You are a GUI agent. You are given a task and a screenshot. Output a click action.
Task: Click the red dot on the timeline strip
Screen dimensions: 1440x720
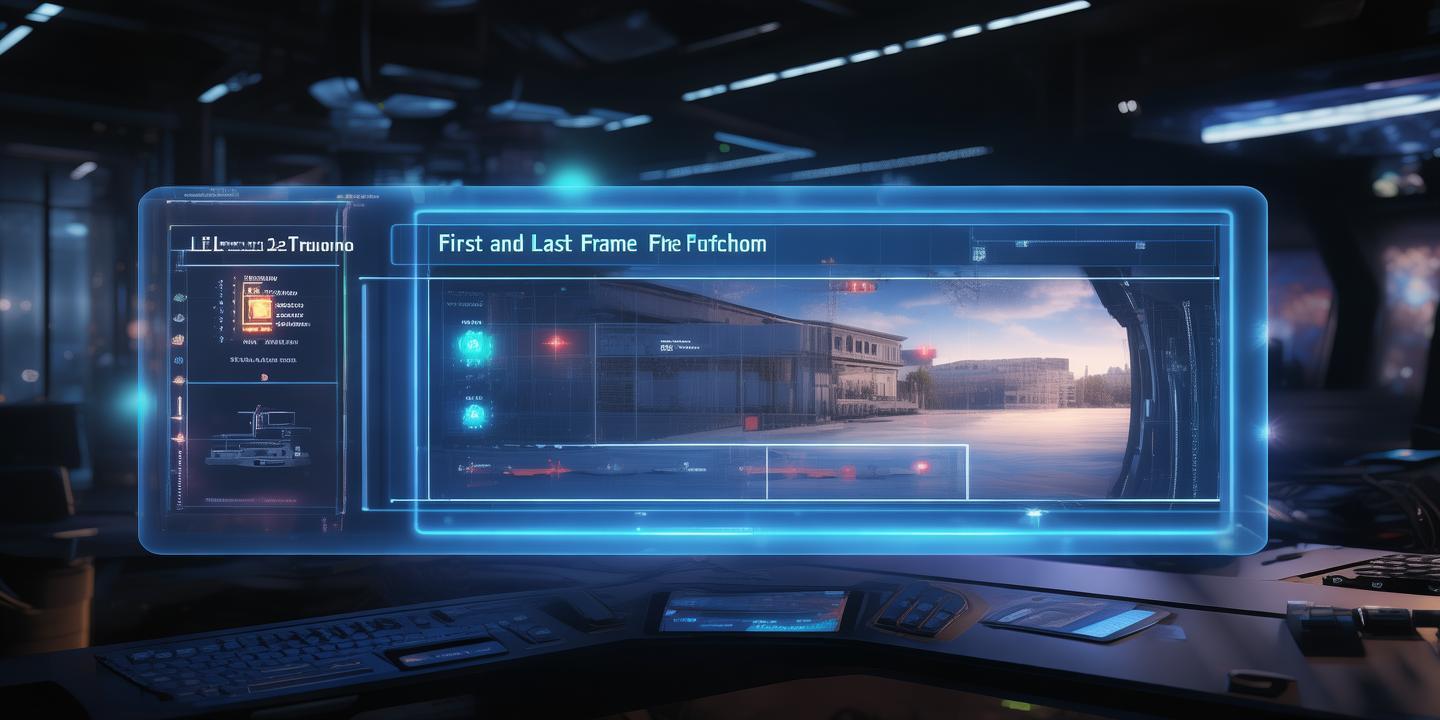pos(921,466)
